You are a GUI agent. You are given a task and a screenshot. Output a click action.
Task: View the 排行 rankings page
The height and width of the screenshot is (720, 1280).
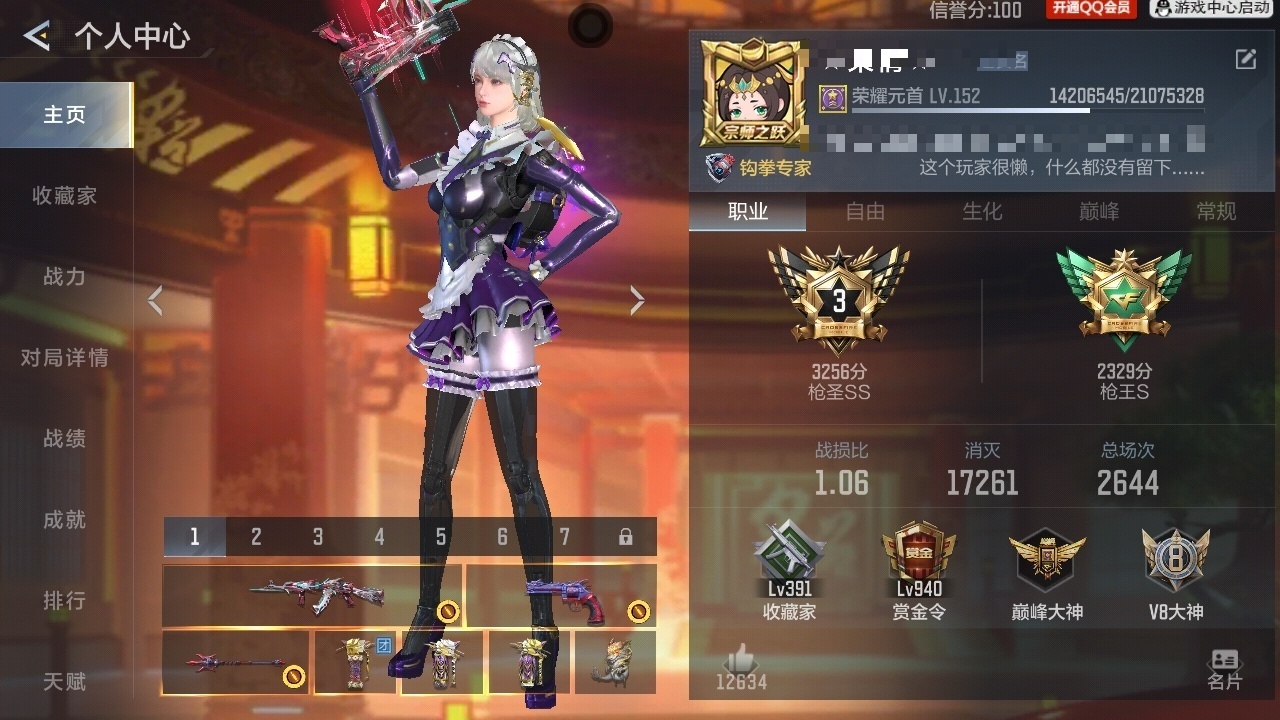(x=65, y=601)
